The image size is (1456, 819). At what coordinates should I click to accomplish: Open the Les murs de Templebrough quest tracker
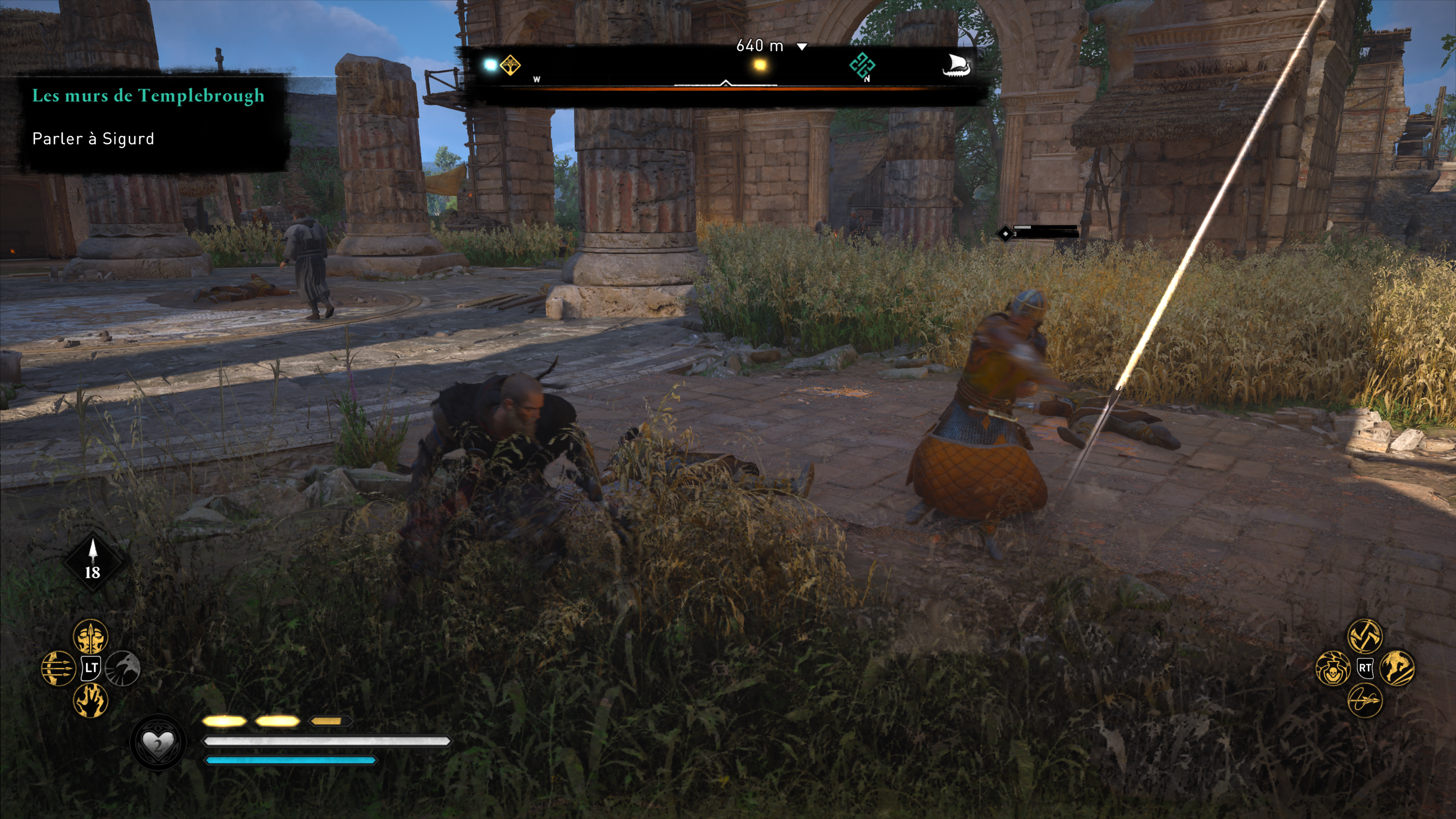148,96
